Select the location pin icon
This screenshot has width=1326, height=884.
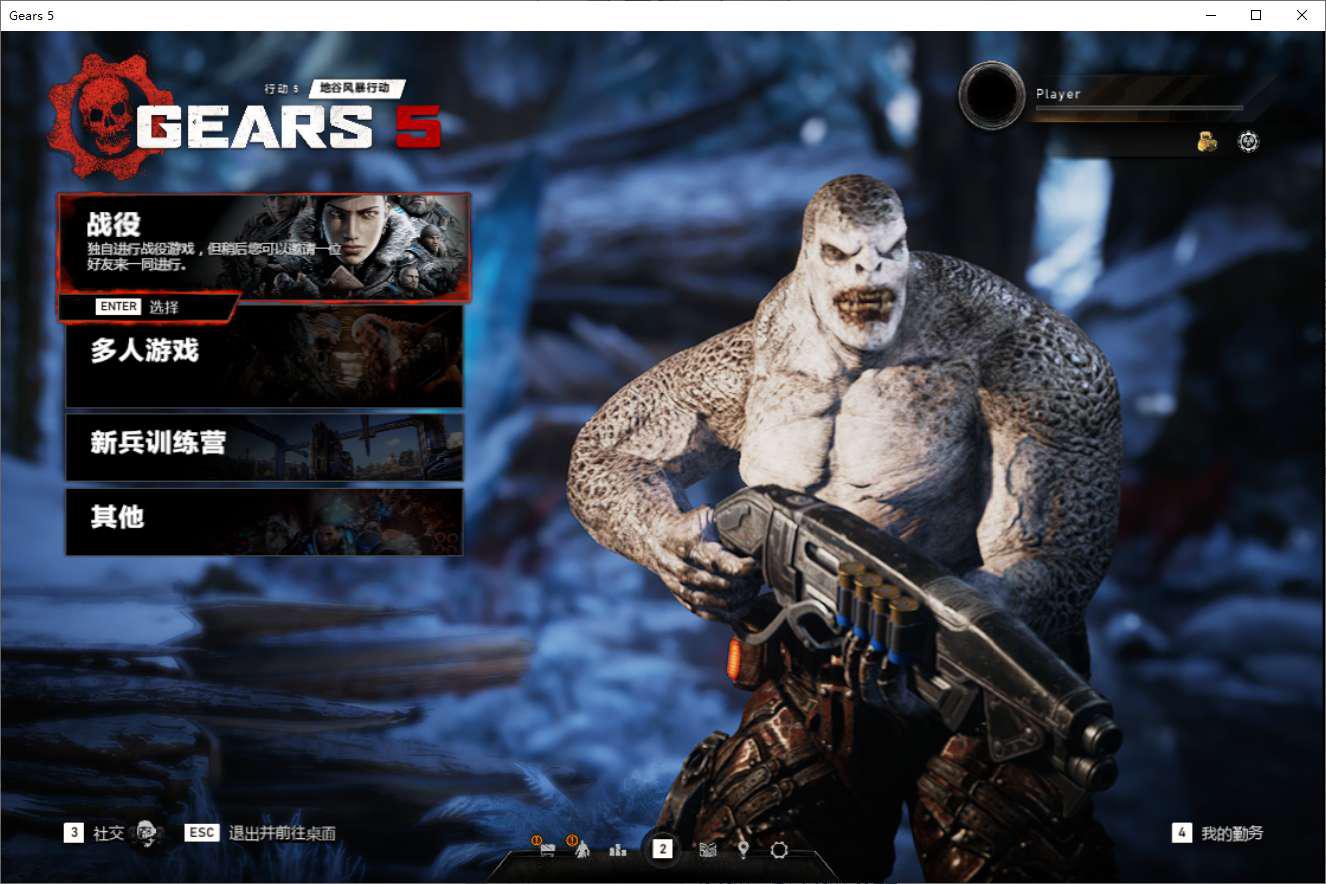pyautogui.click(x=743, y=850)
